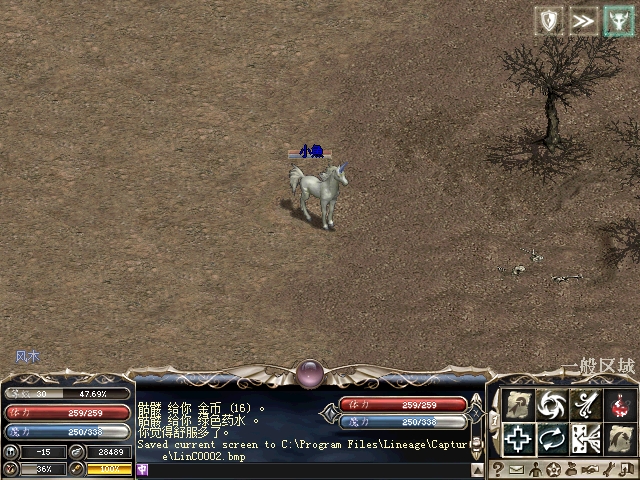The height and width of the screenshot is (480, 640).
Task: Open the character status figure button
Action: tap(535, 469)
